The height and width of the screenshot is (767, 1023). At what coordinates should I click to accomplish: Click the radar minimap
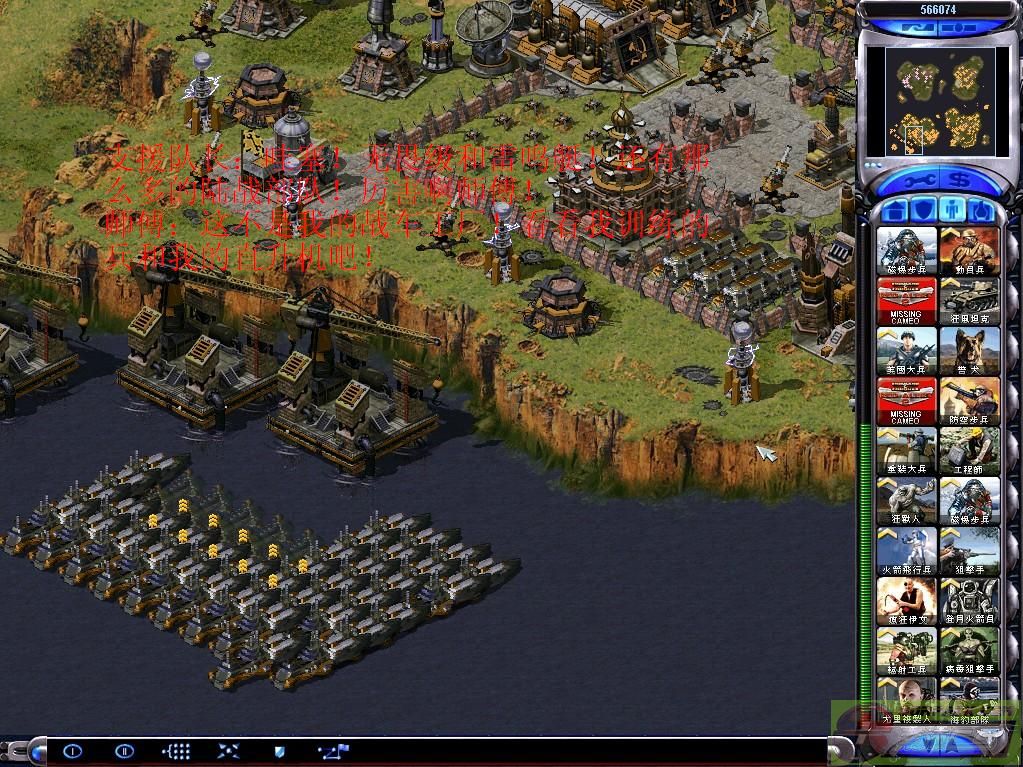tap(938, 102)
